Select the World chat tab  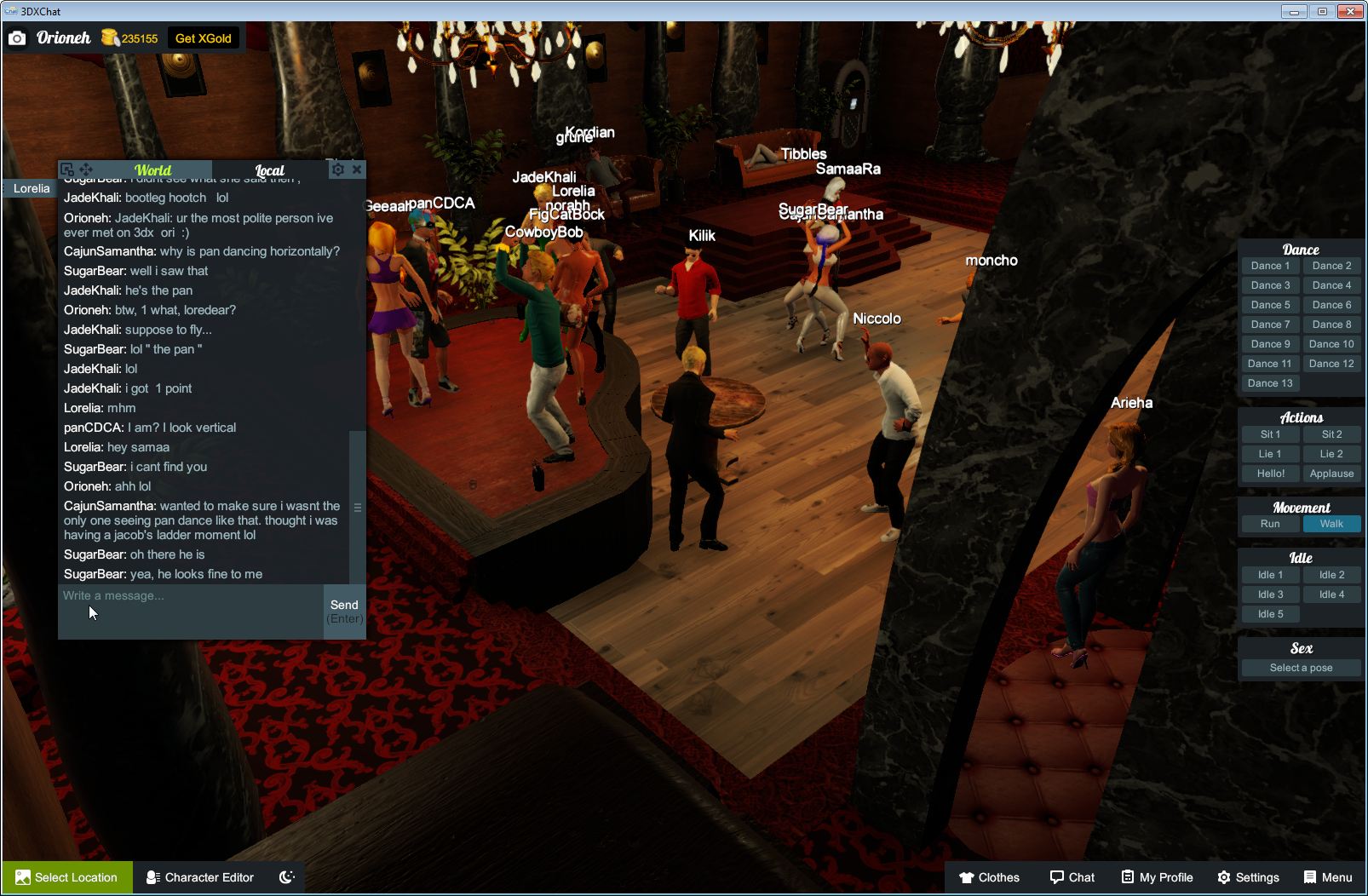(152, 169)
